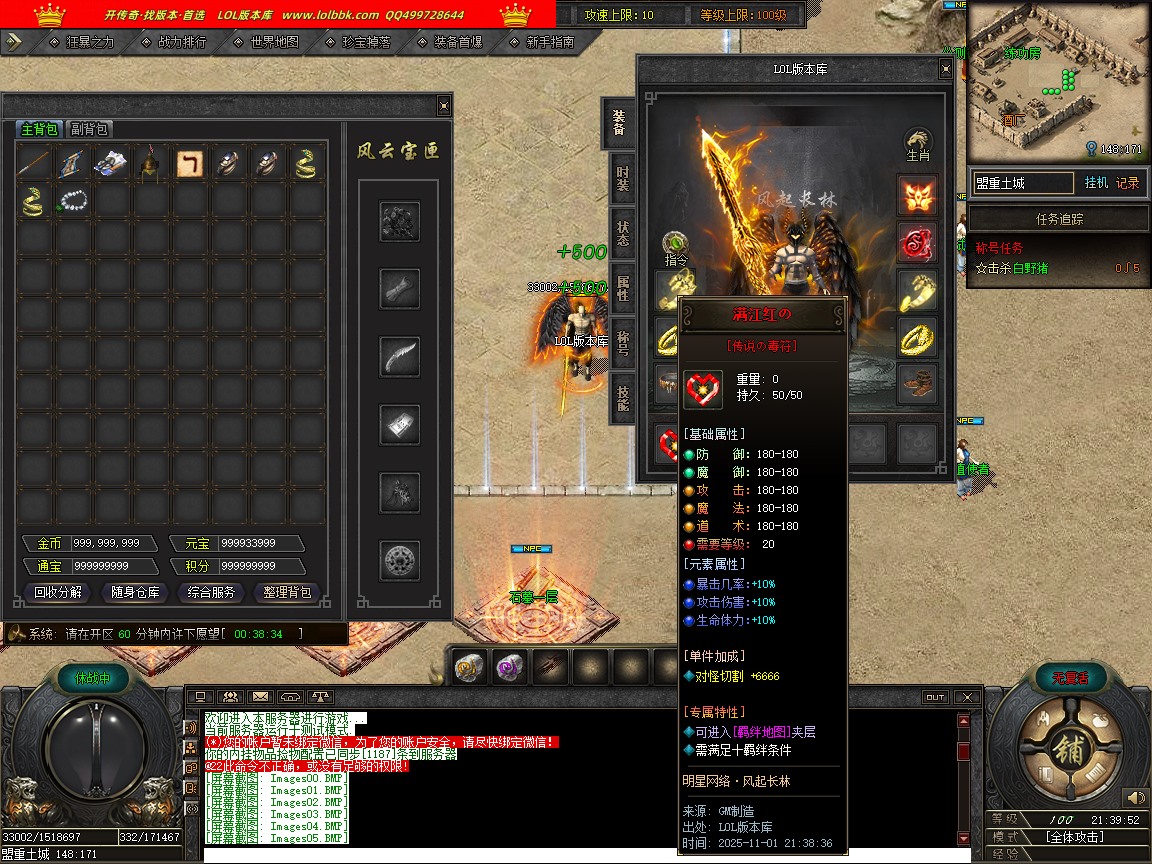The height and width of the screenshot is (864, 1152).
Task: Select the boots equipment slot
Action: click(x=916, y=383)
